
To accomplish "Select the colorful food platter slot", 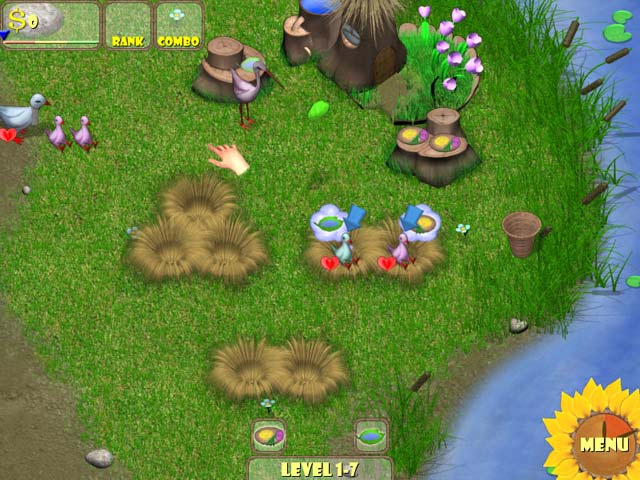I will 268,435.
